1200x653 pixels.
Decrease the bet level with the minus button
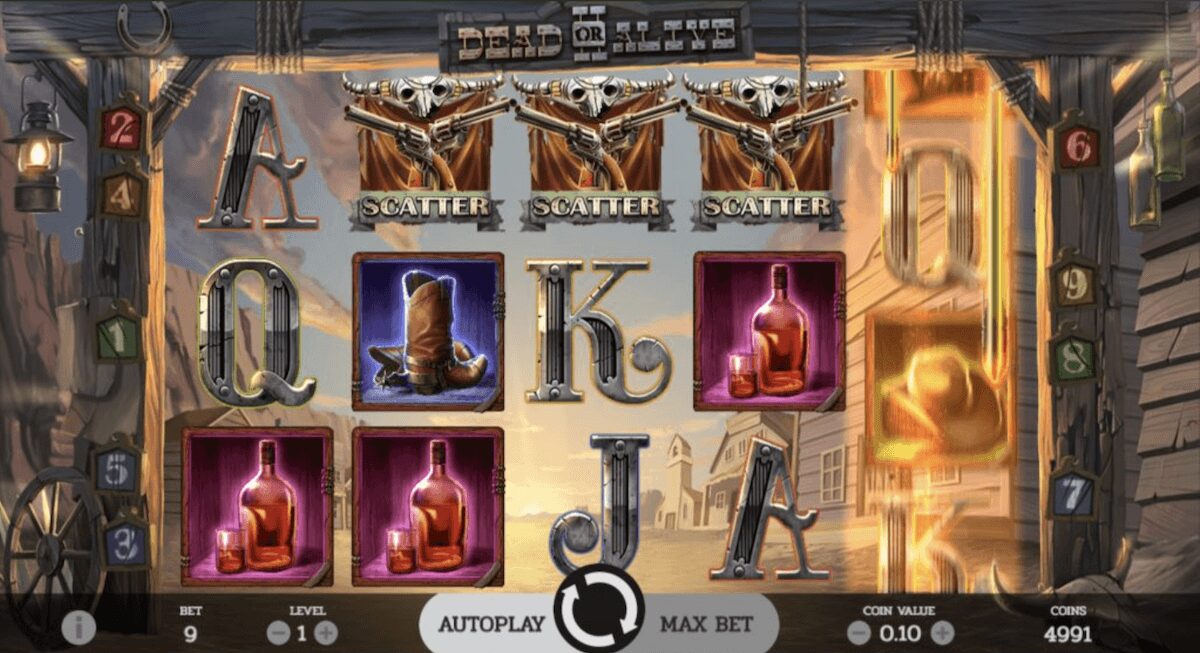point(275,633)
